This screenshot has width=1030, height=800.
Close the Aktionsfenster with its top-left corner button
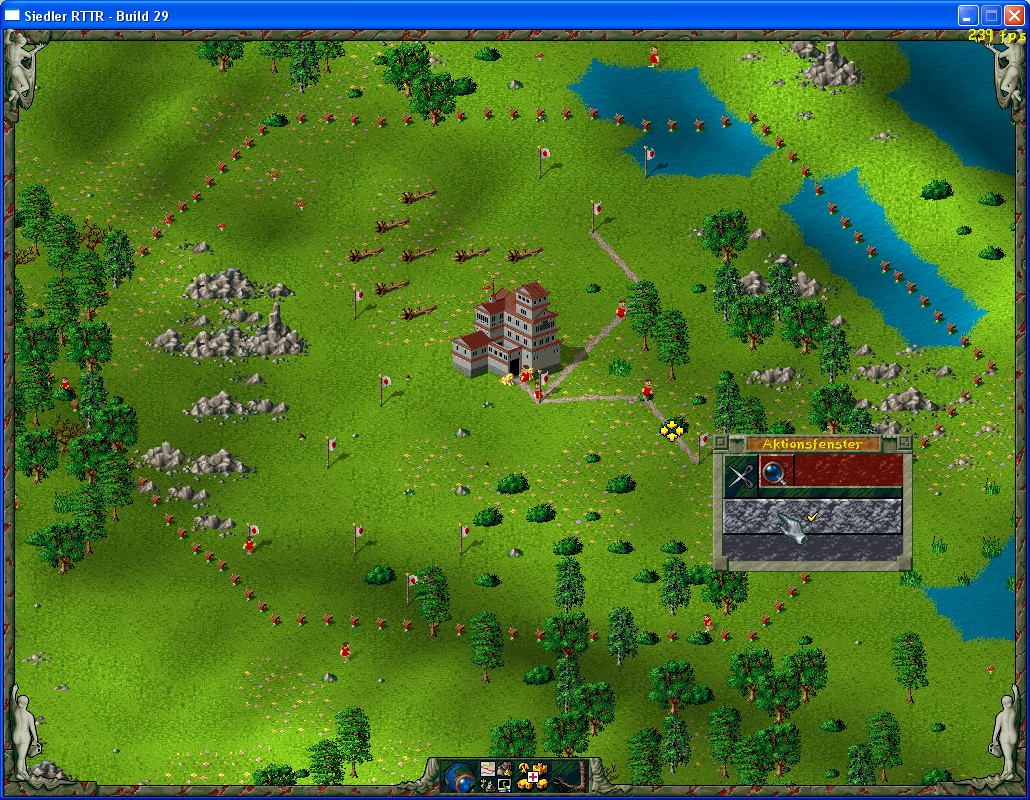click(x=721, y=442)
